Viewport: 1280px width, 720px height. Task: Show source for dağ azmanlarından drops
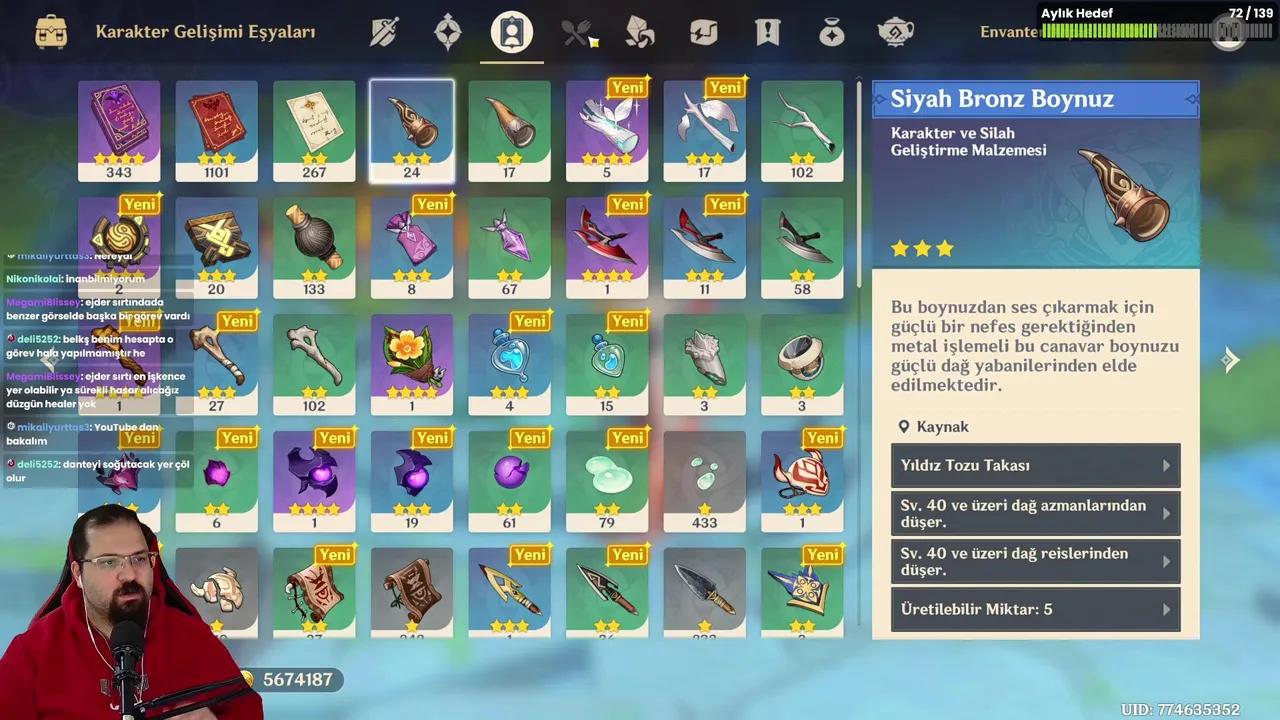1035,513
